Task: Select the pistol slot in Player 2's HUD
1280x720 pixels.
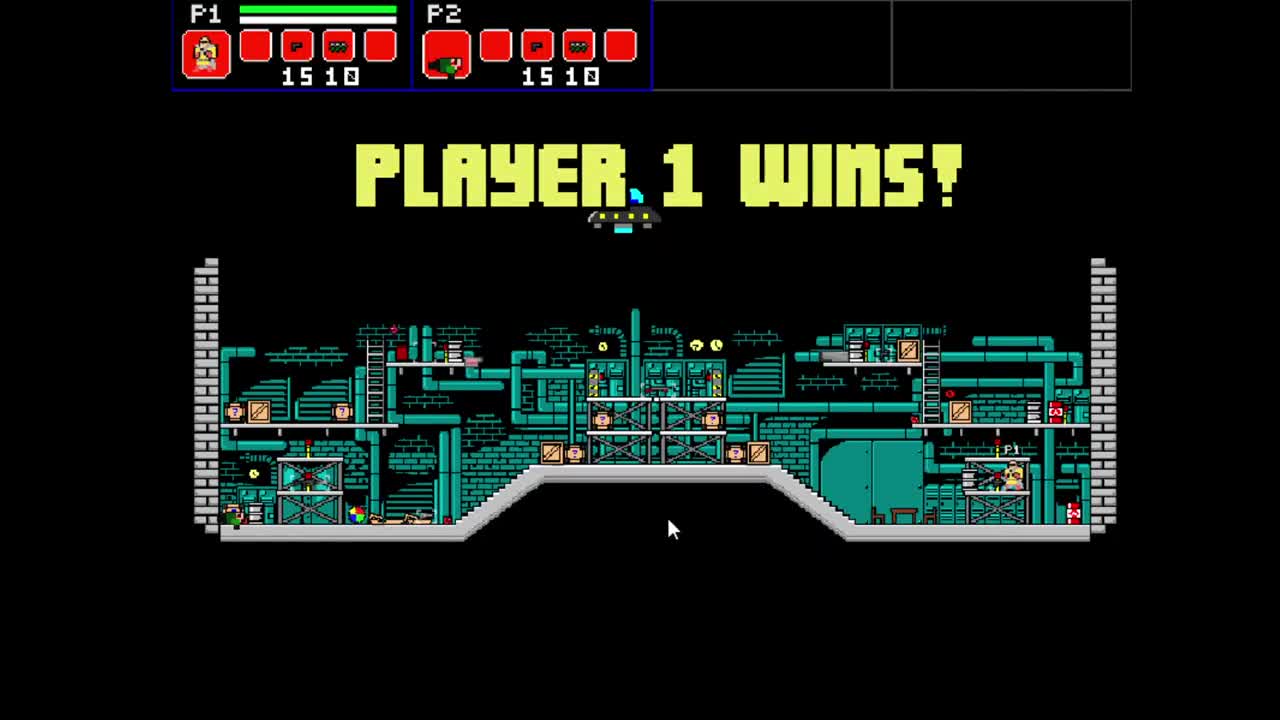Action: pyautogui.click(x=538, y=46)
